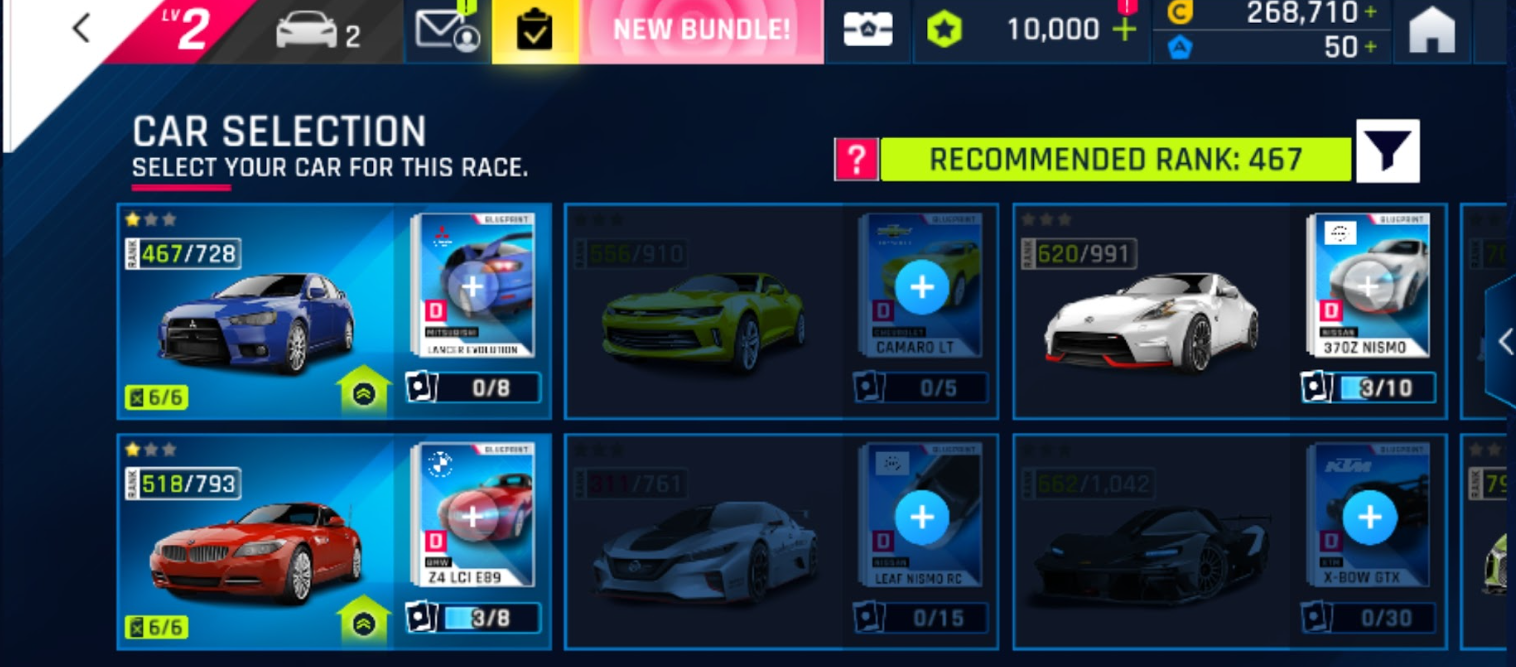This screenshot has width=1516, height=667.
Task: Return to the home screen
Action: pyautogui.click(x=1432, y=30)
